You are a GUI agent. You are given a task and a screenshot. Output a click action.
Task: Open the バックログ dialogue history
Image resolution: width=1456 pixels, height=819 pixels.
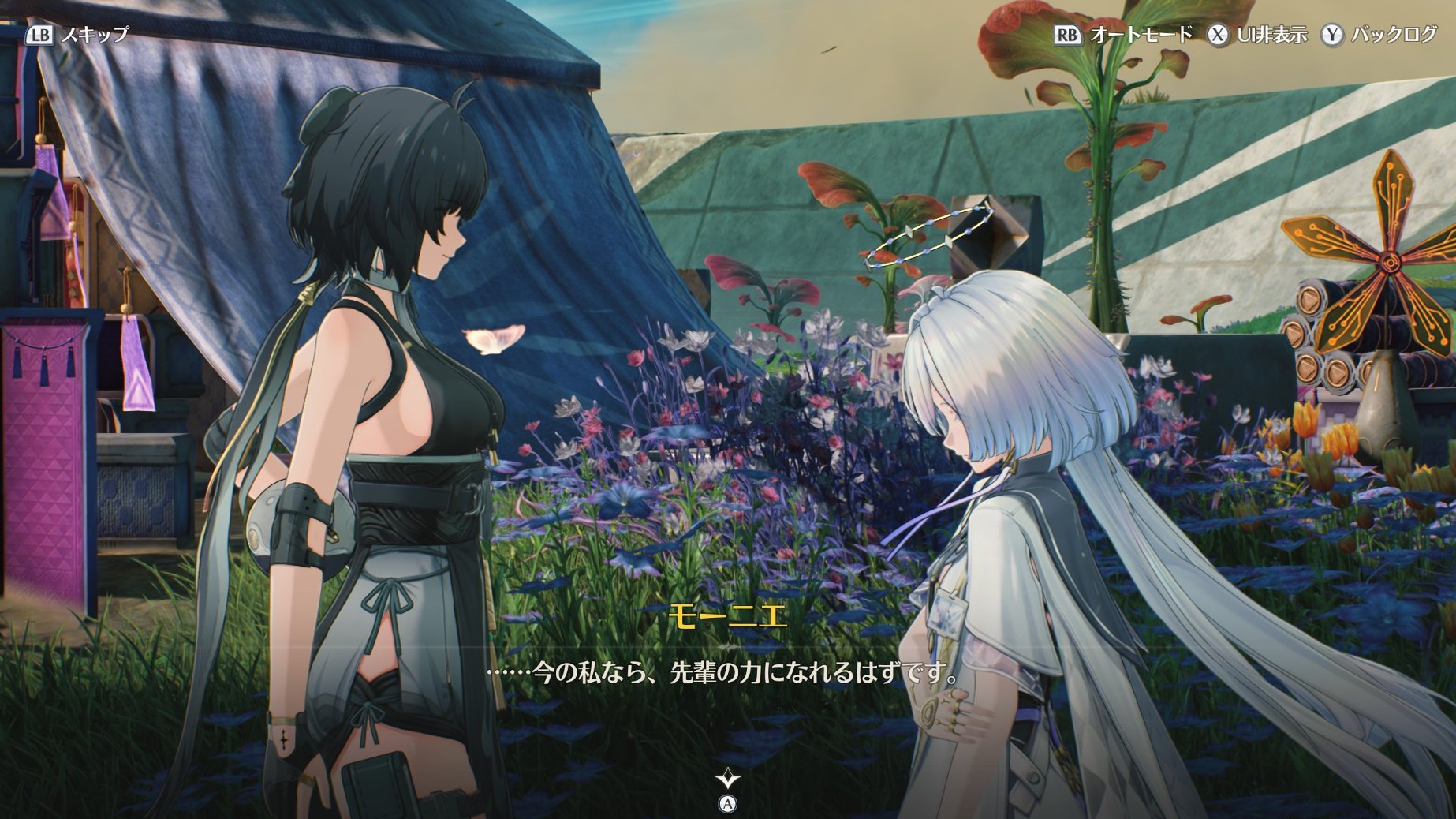point(1393,35)
